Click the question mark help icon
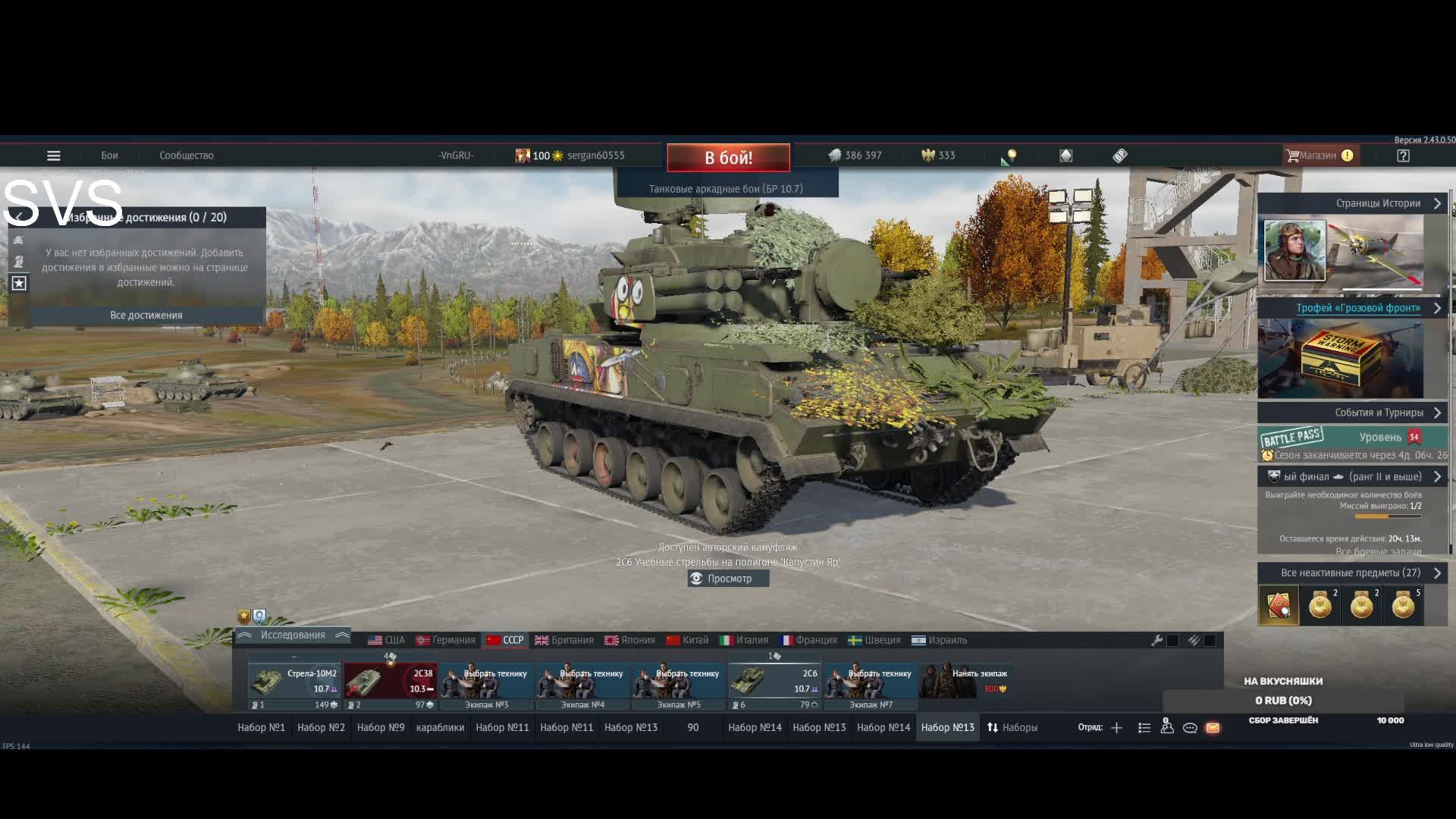This screenshot has height=819, width=1456. [1403, 155]
